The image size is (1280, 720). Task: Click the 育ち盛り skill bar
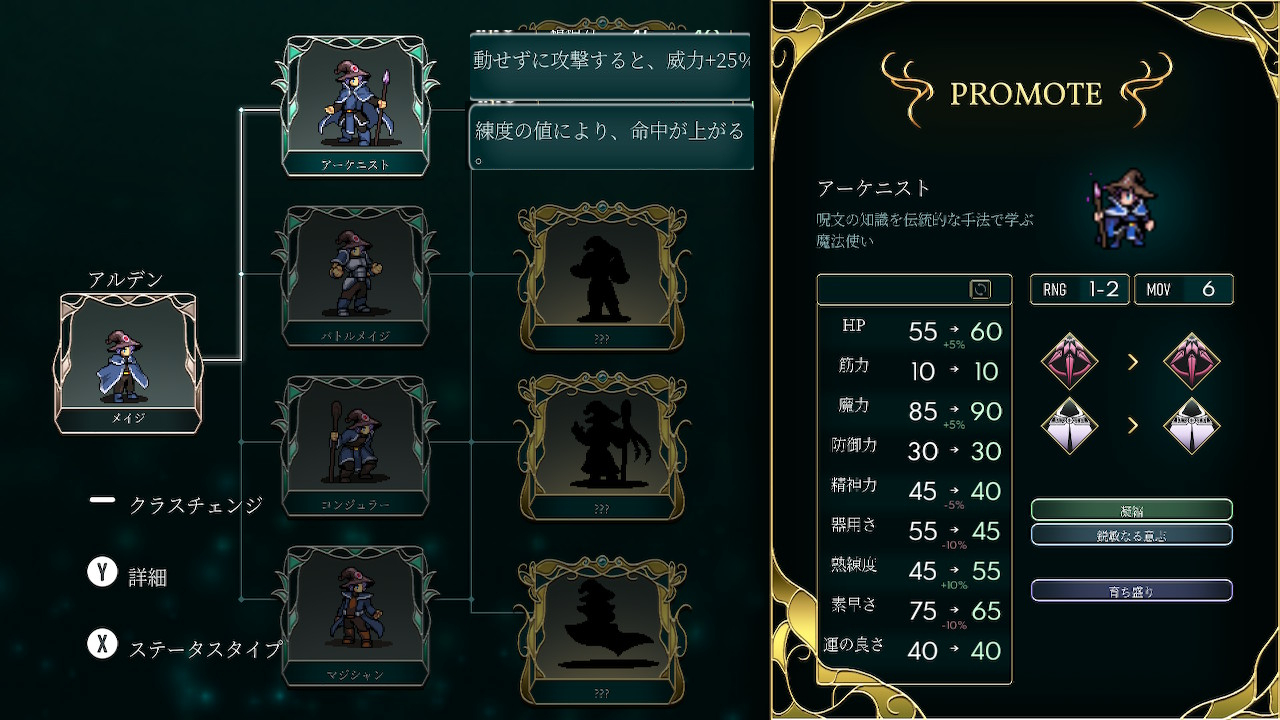pyautogui.click(x=1131, y=591)
